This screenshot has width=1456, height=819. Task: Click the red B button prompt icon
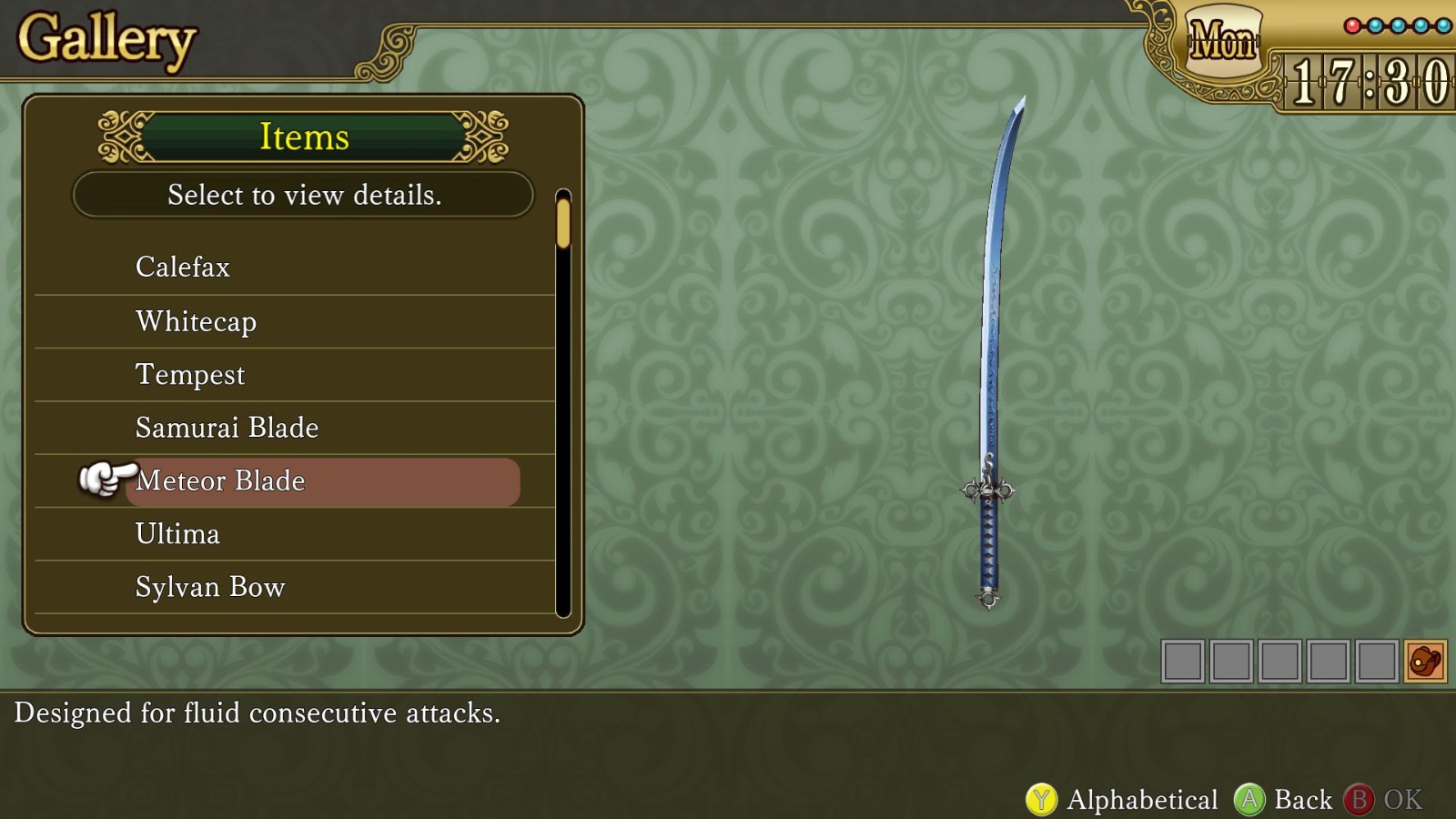[1364, 798]
